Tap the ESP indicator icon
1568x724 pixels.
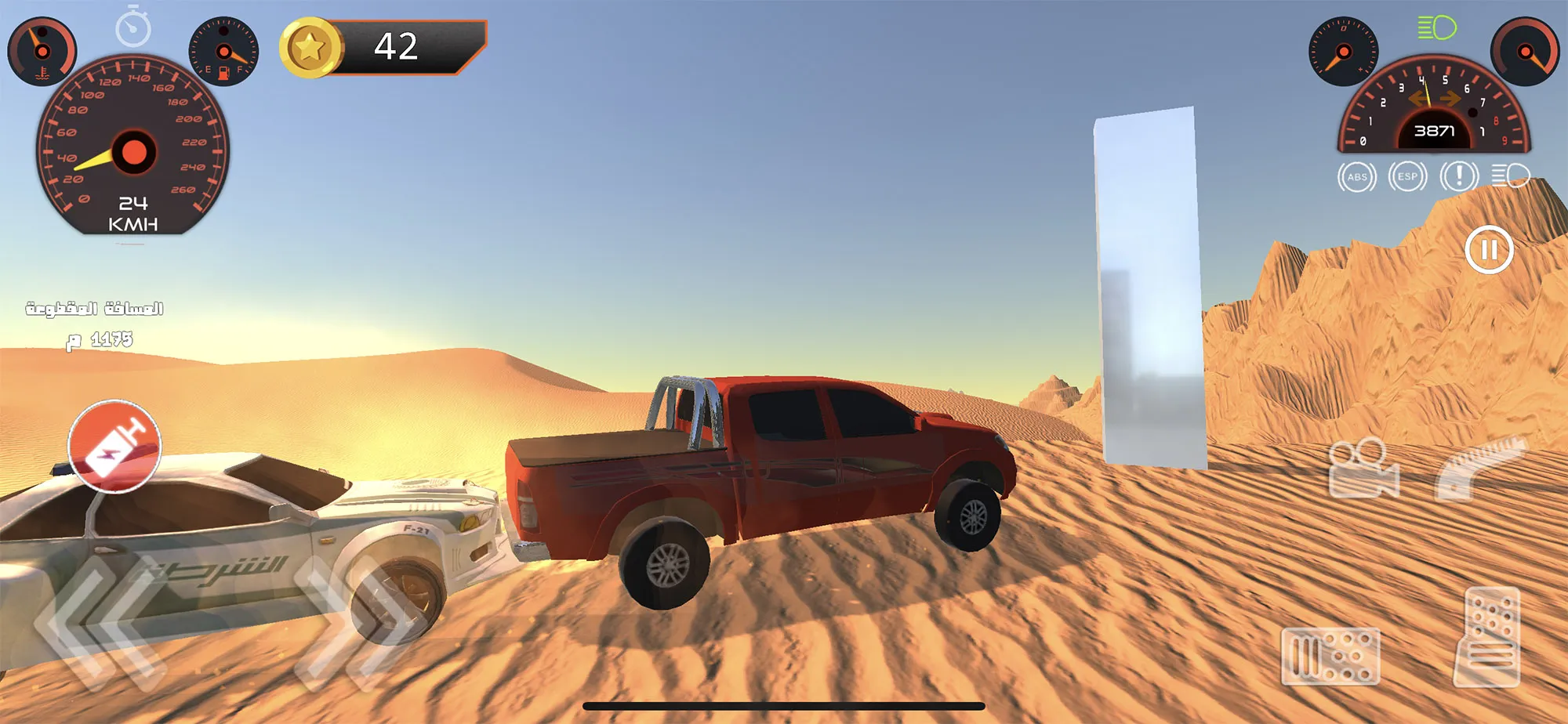[1409, 177]
